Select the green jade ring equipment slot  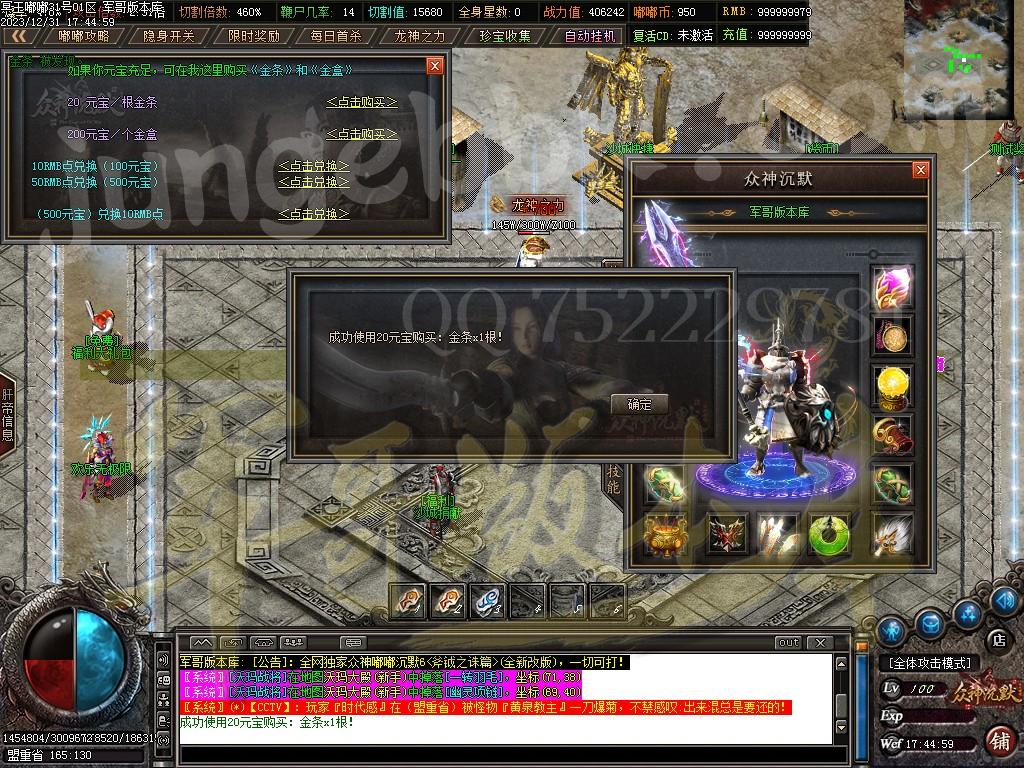(x=829, y=536)
